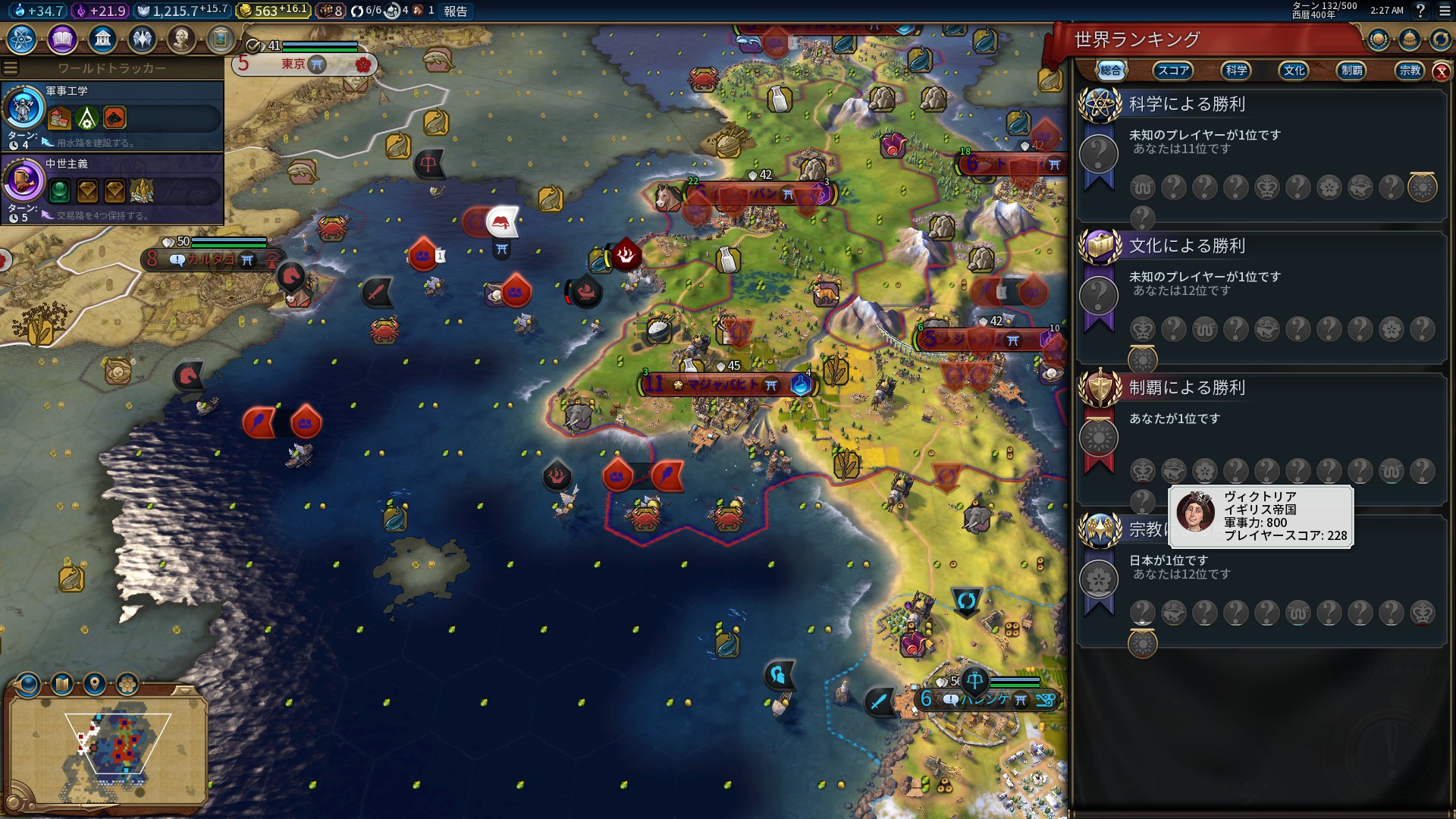The height and width of the screenshot is (819, 1456).
Task: Switch to the スコア tab
Action: click(1172, 71)
